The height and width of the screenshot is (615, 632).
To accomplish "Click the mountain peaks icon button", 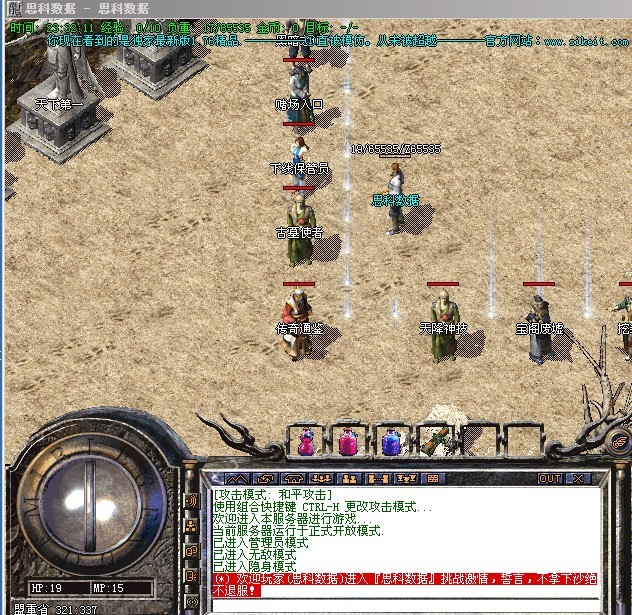I will [237, 479].
